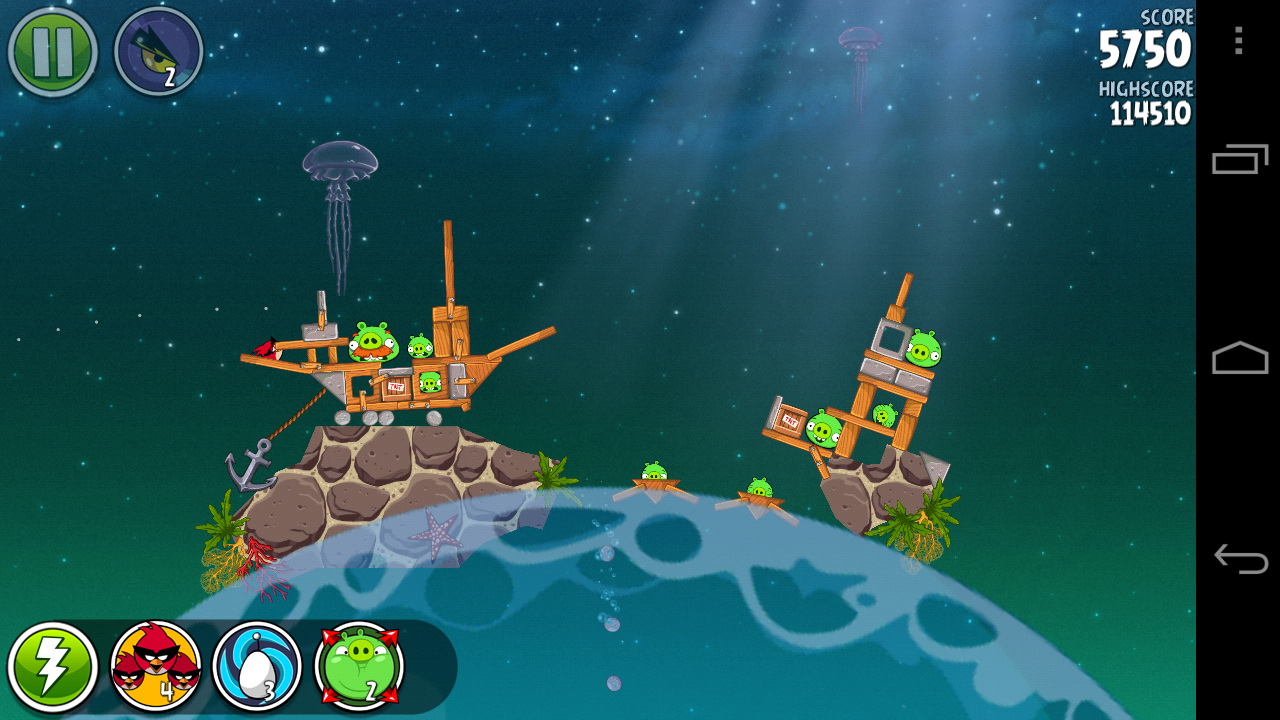Activate the red bird flock power-up
Viewport: 1280px width, 720px height.
[x=156, y=667]
